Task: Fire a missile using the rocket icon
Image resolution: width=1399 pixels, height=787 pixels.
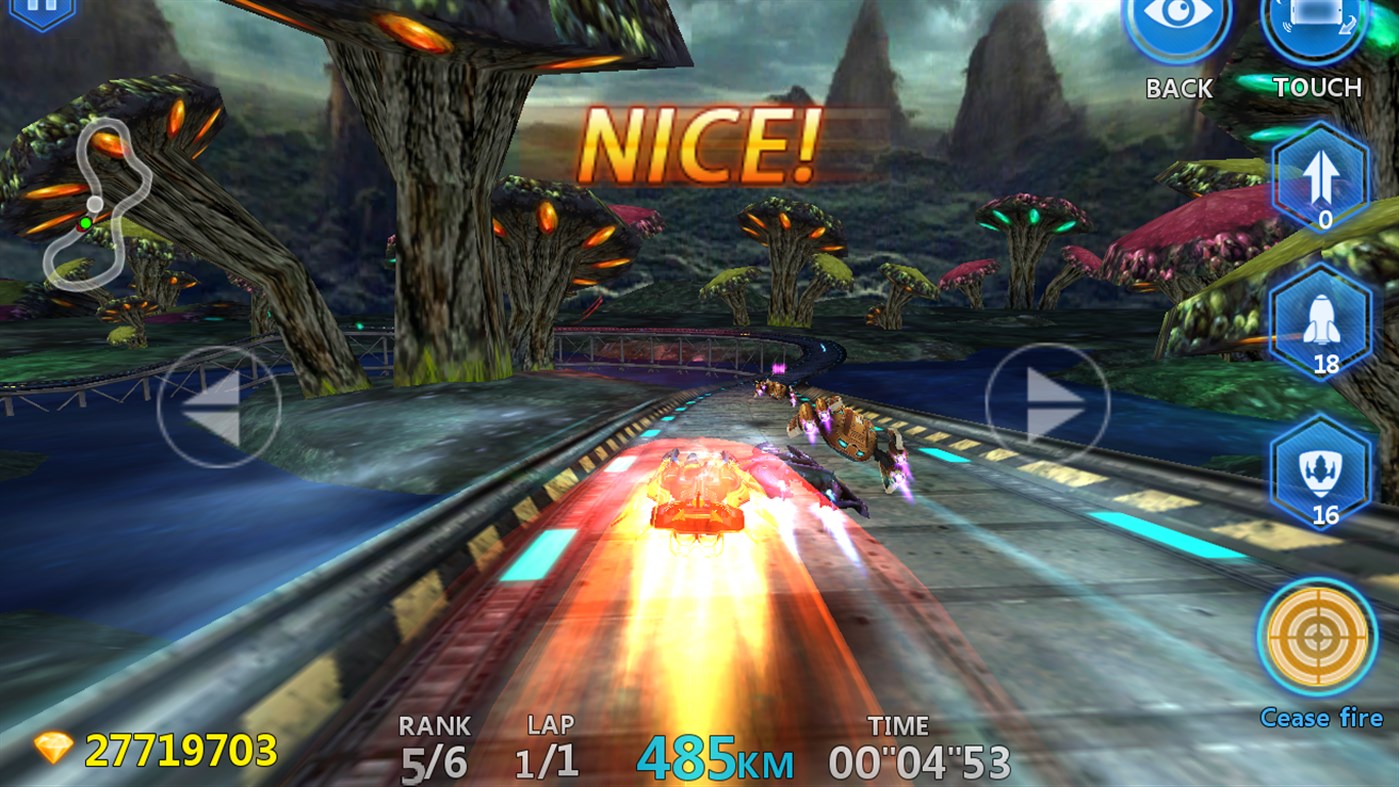Action: click(x=1320, y=325)
